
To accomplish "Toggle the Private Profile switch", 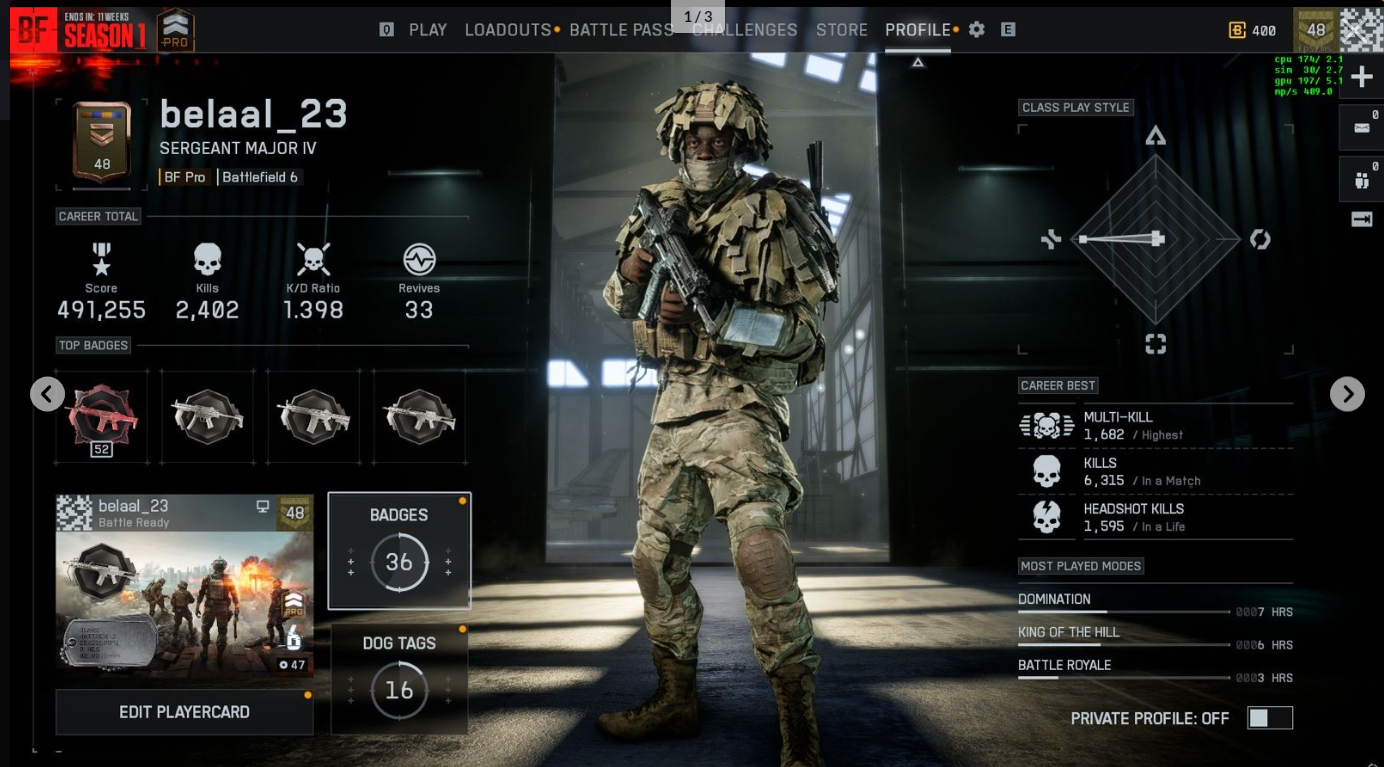I will coord(1269,718).
